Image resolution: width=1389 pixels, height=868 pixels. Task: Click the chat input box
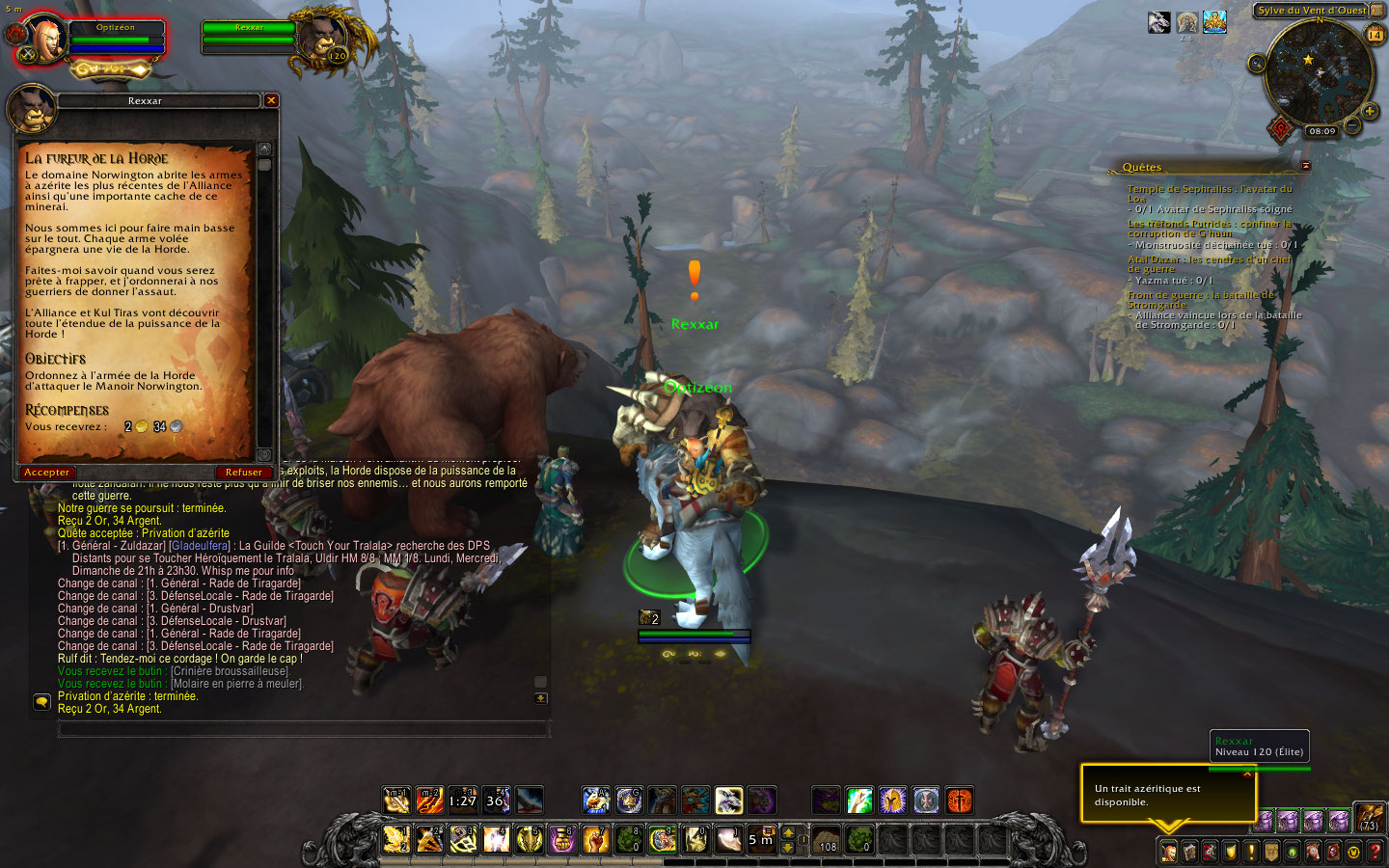click(303, 730)
